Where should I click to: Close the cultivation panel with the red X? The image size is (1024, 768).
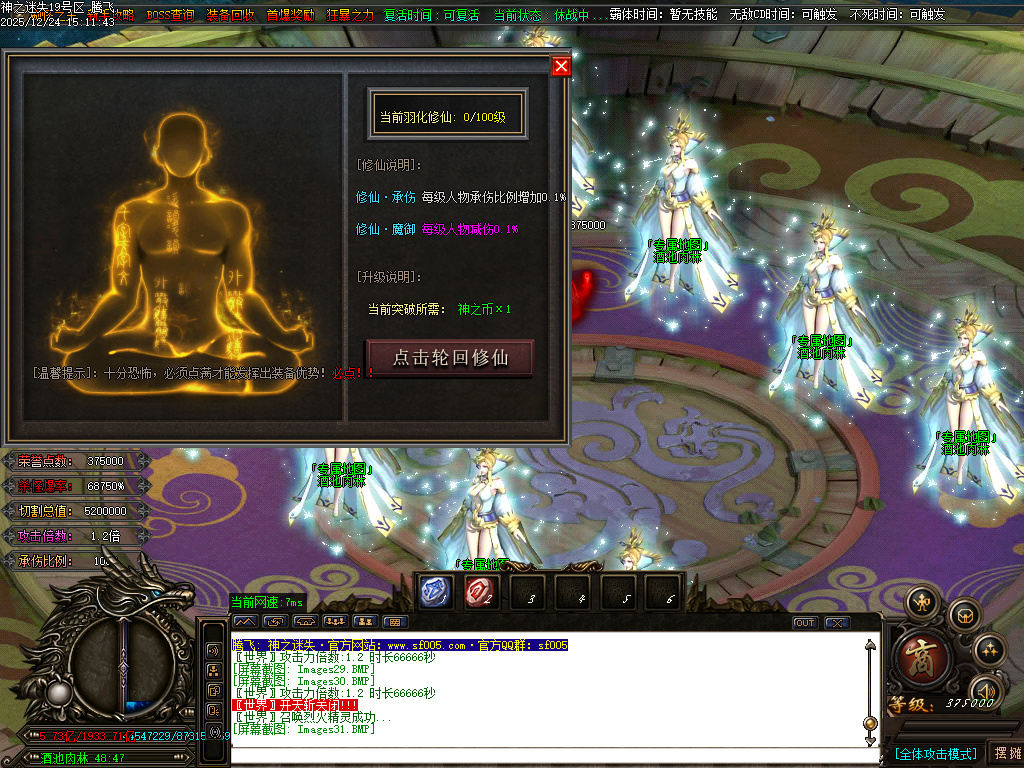561,66
